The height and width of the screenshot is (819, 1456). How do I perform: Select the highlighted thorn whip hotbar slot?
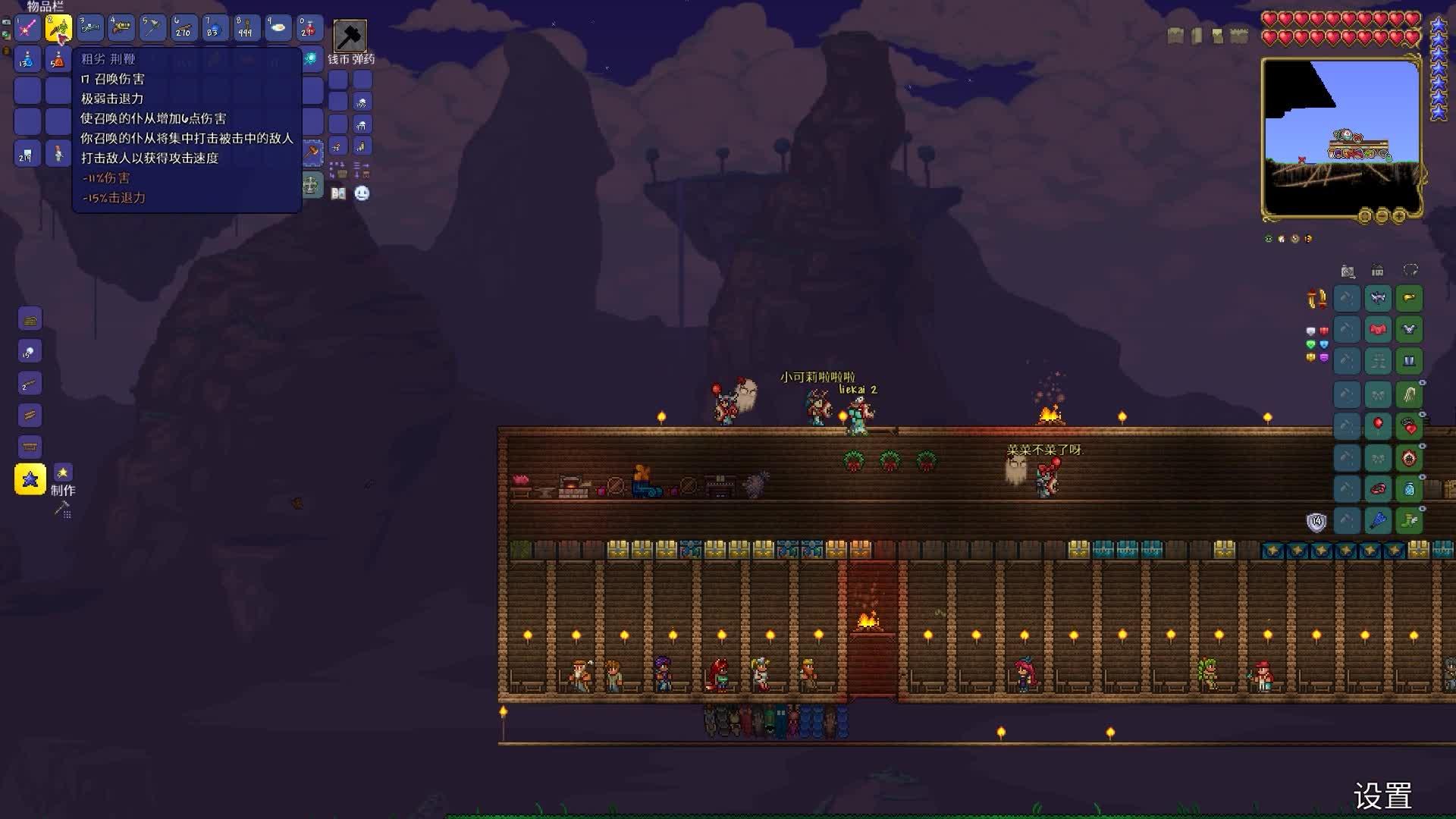(x=58, y=29)
